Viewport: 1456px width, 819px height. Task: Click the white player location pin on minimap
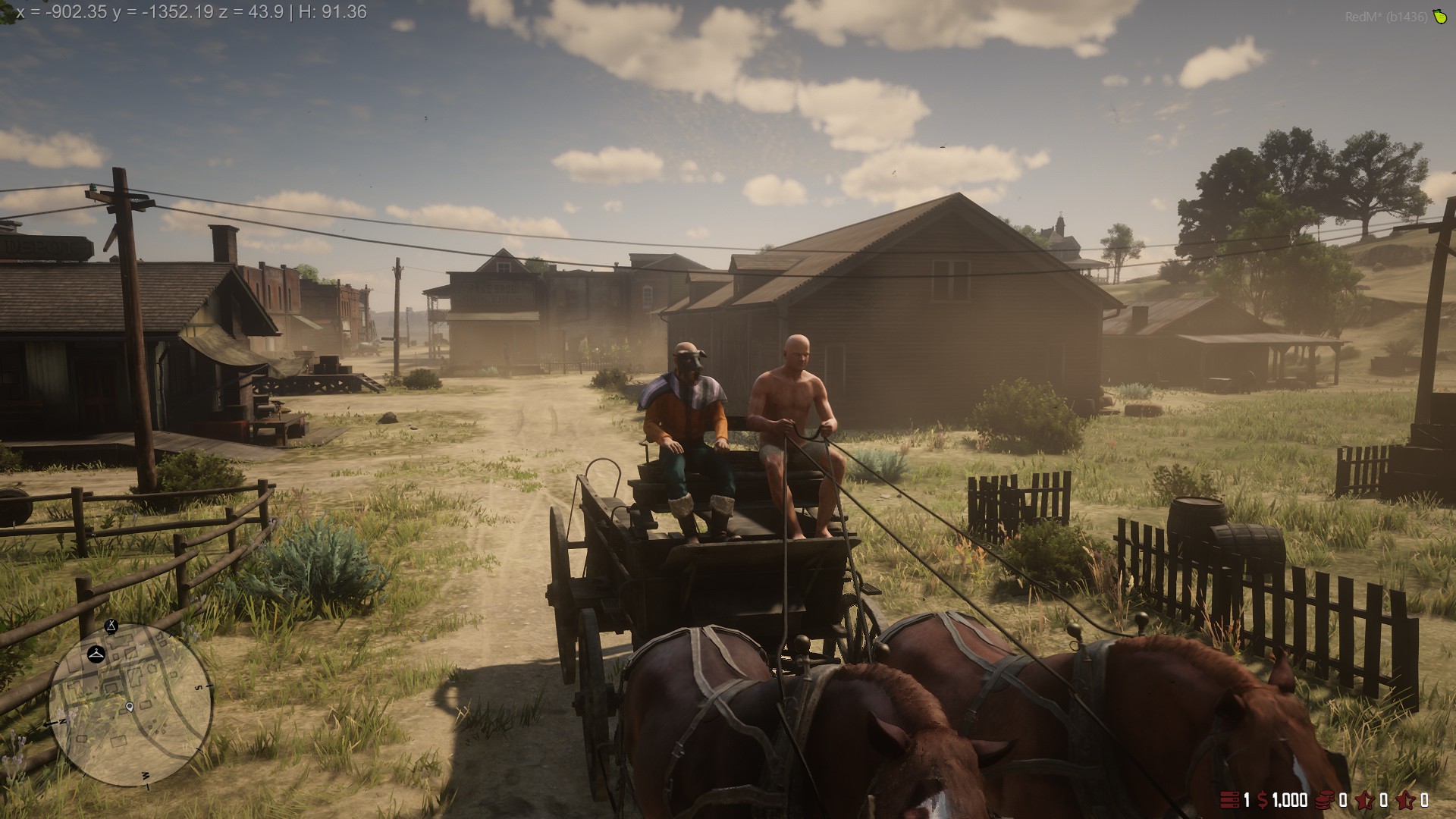pyautogui.click(x=129, y=708)
